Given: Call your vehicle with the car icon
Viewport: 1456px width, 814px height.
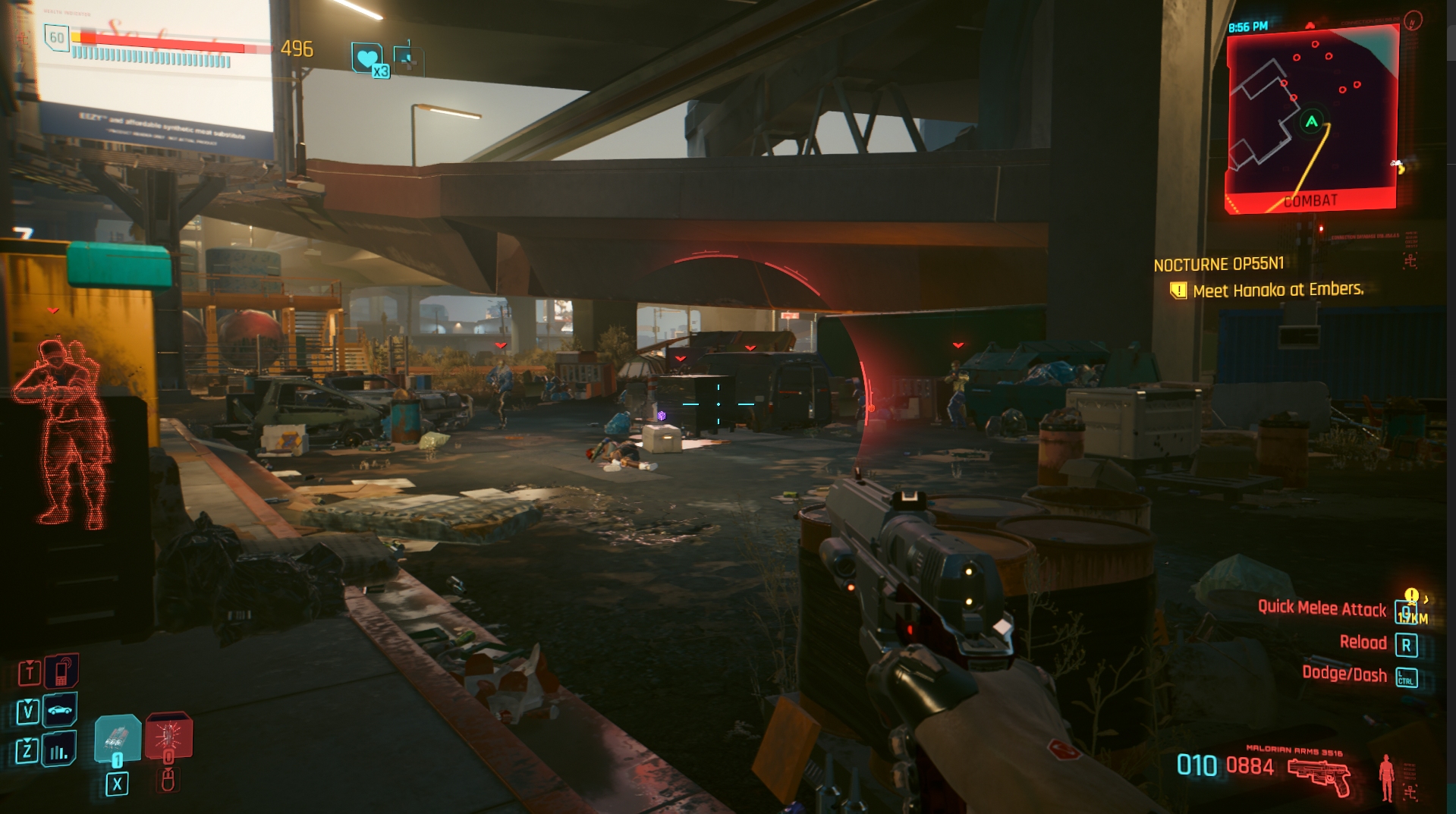Looking at the screenshot, I should (60, 711).
